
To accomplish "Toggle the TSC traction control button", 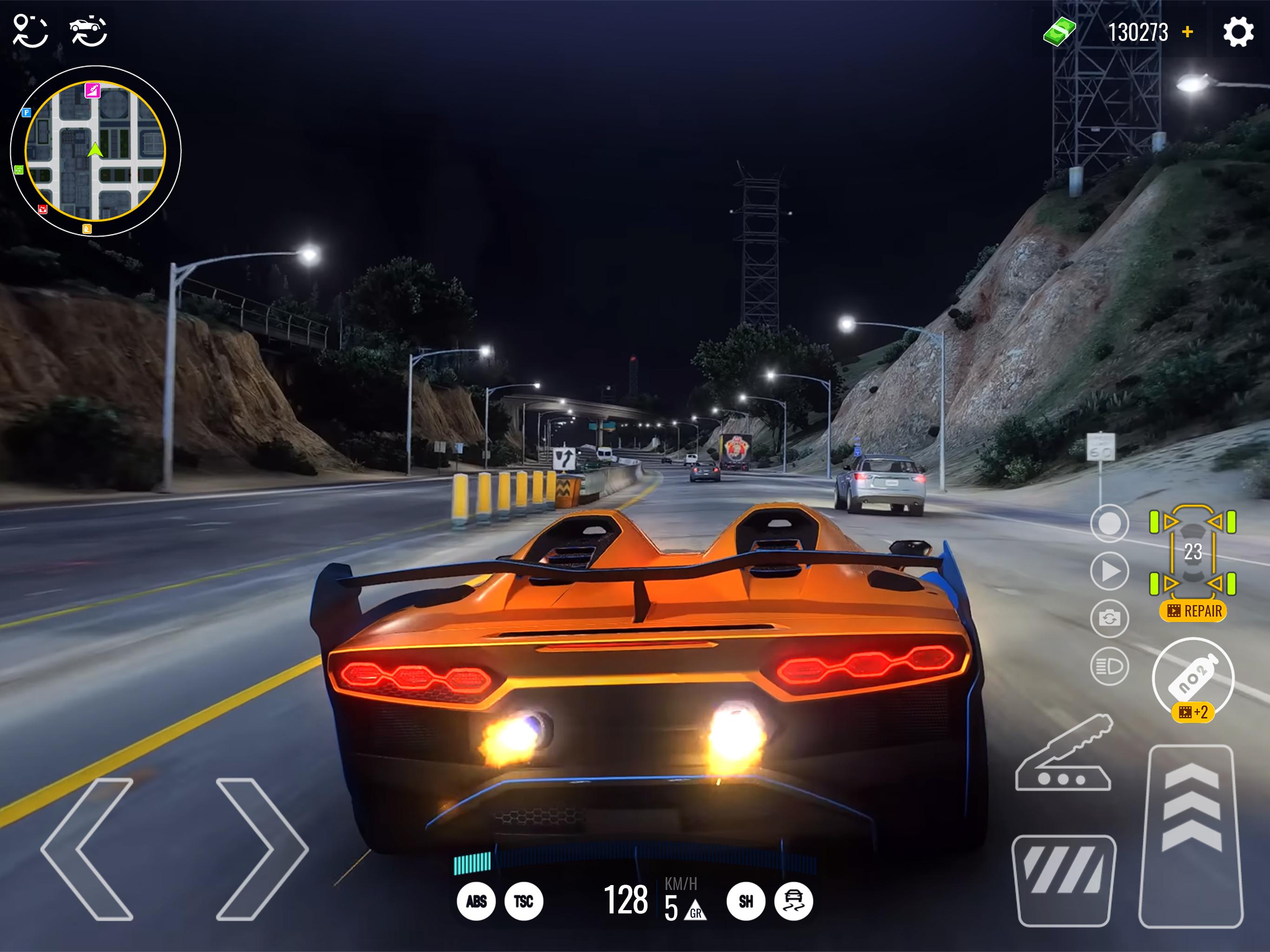I will 523,901.
